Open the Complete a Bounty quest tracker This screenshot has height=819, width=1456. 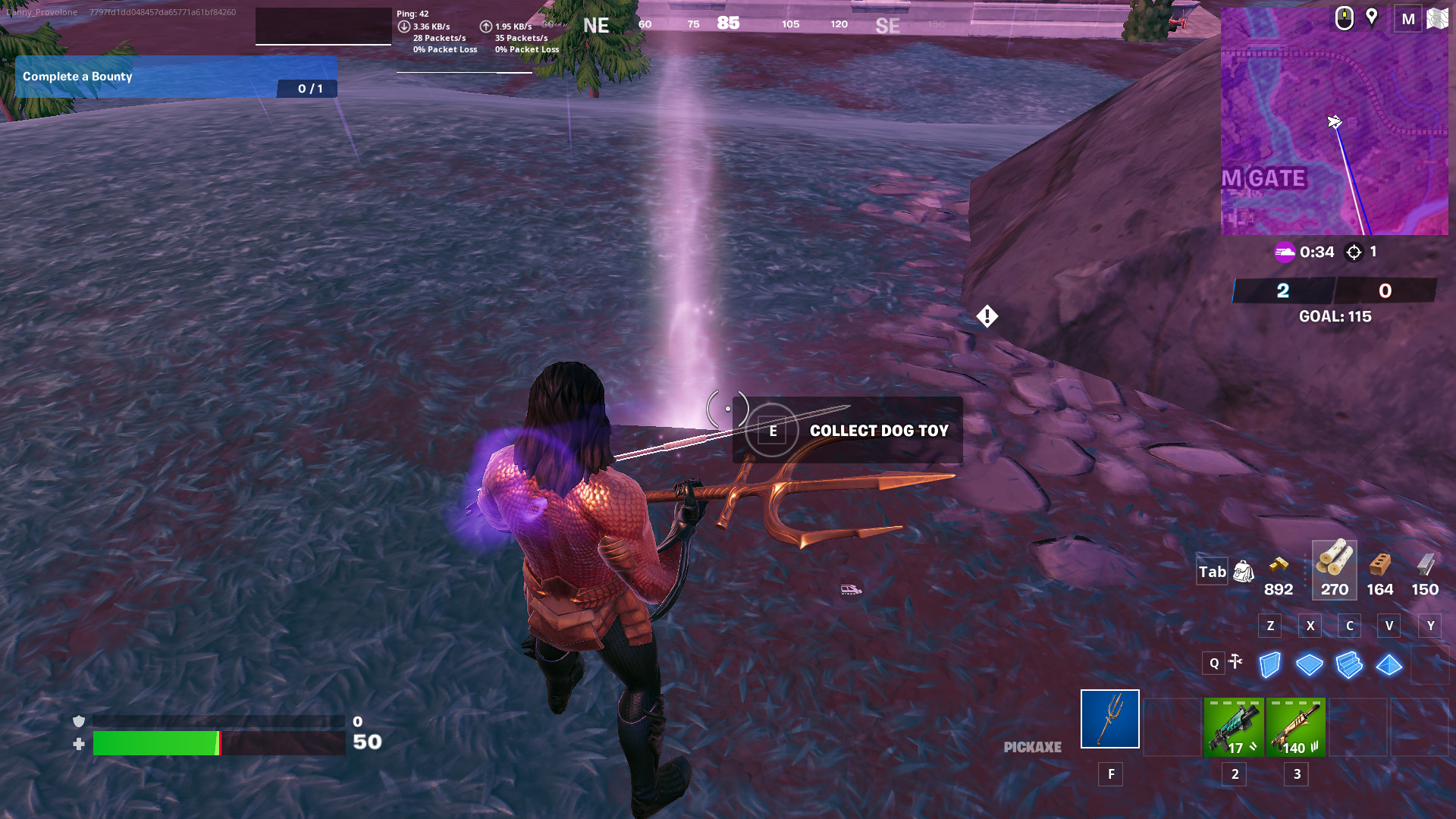coord(176,77)
